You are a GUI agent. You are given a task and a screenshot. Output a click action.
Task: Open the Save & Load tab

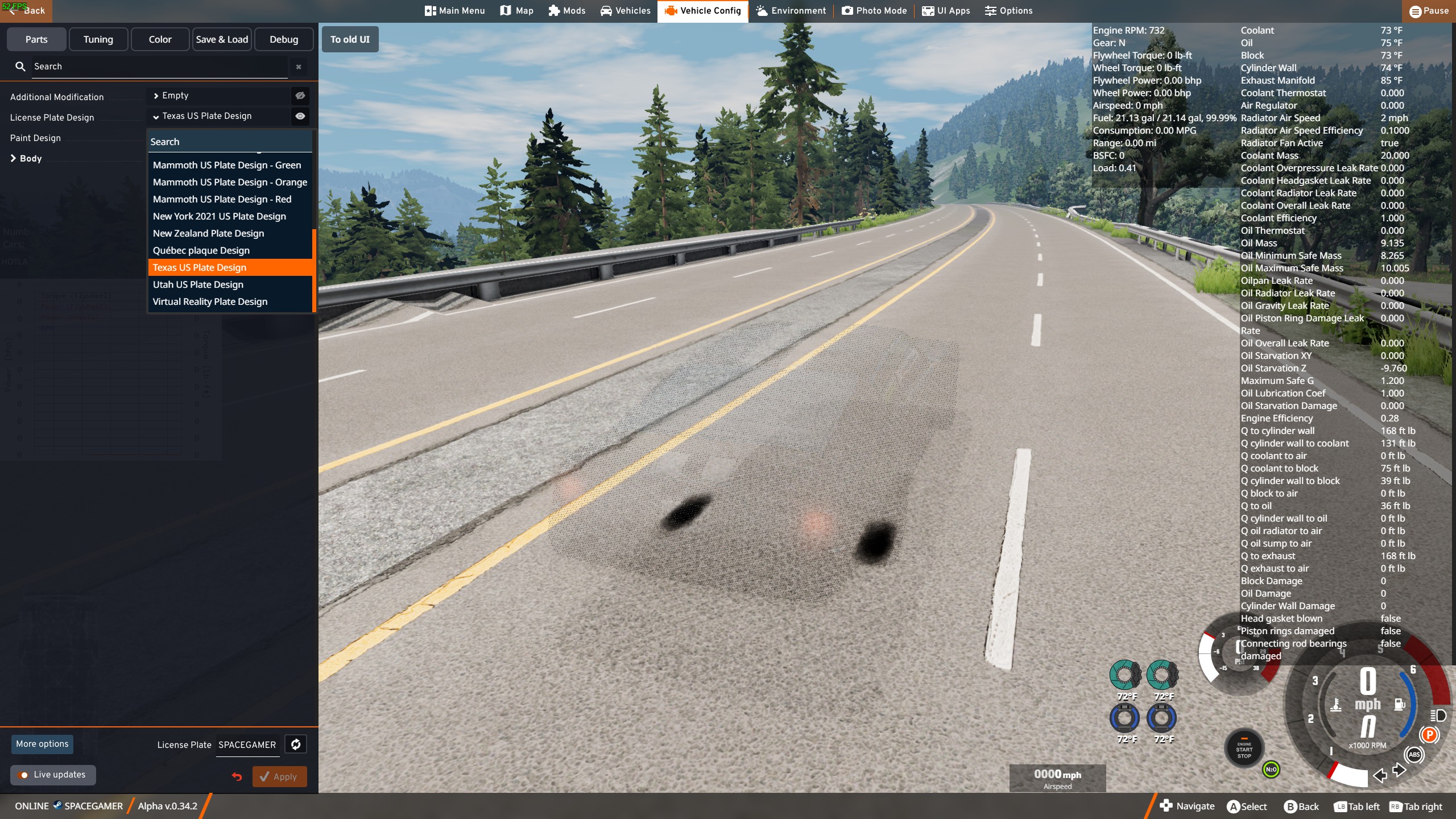[x=222, y=39]
